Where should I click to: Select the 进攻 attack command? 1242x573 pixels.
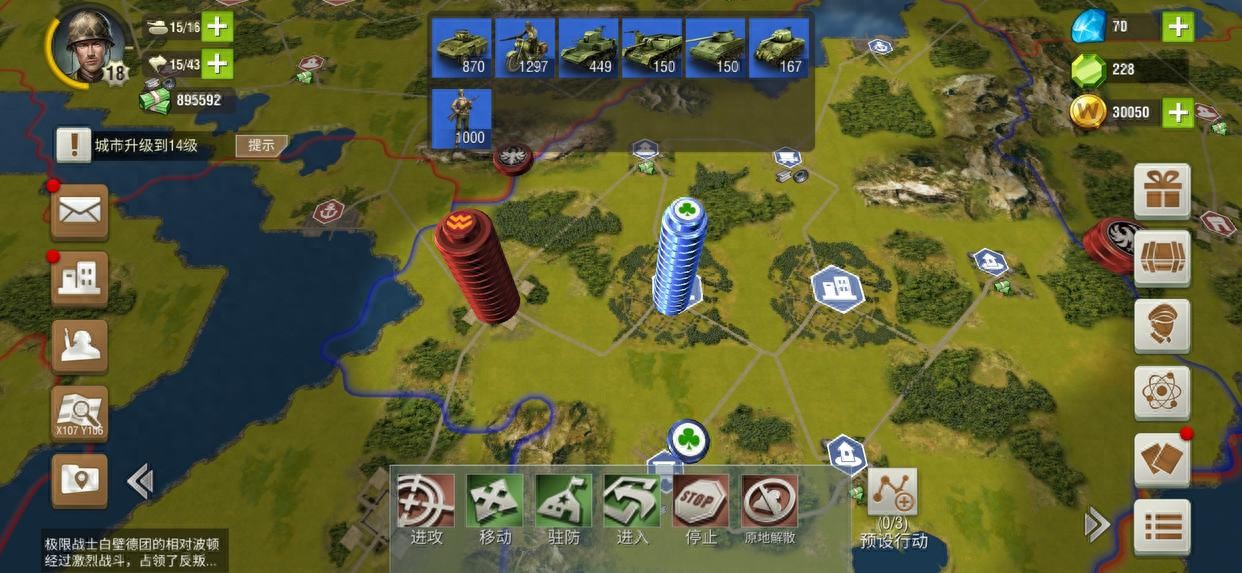[427, 508]
